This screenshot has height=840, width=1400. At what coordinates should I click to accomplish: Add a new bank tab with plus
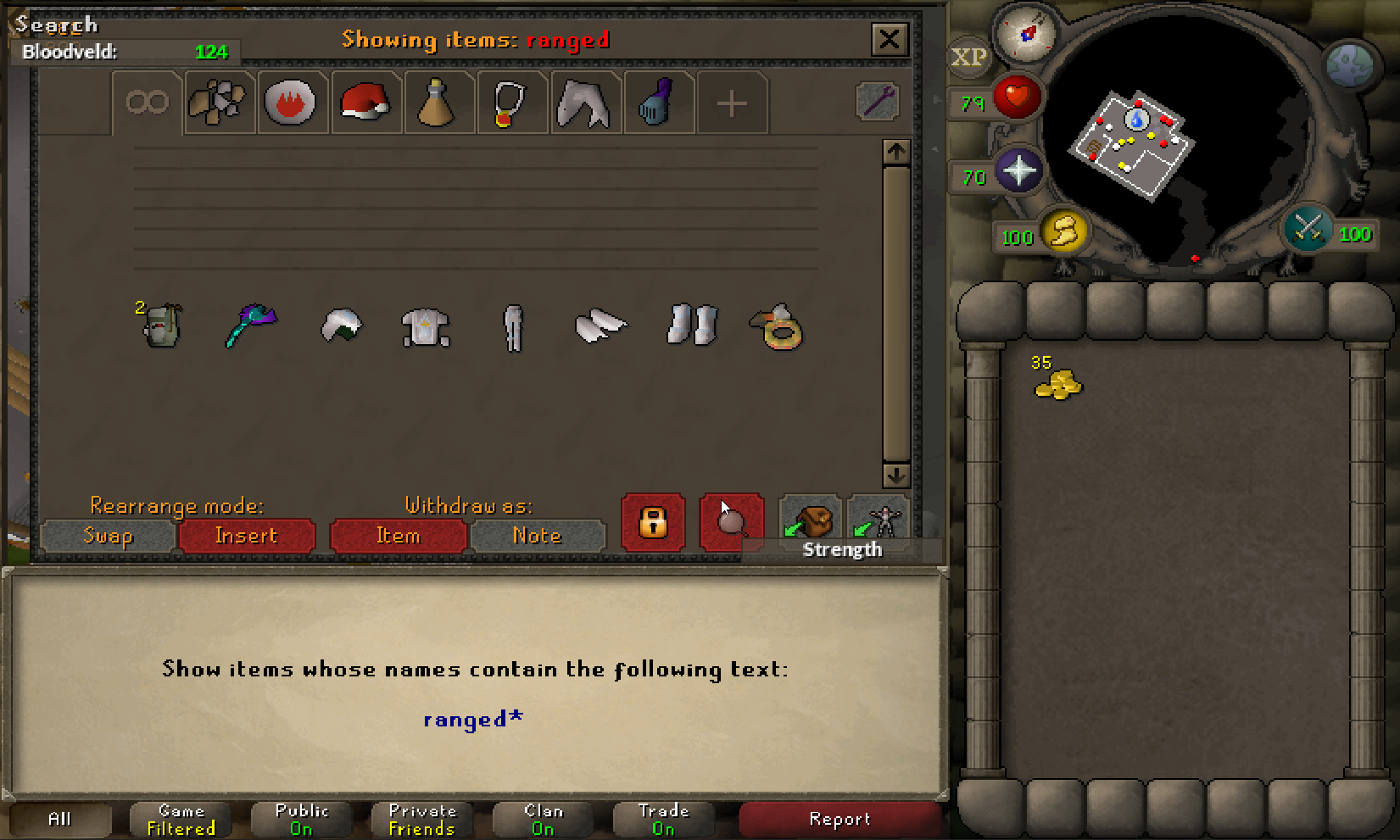pyautogui.click(x=732, y=103)
